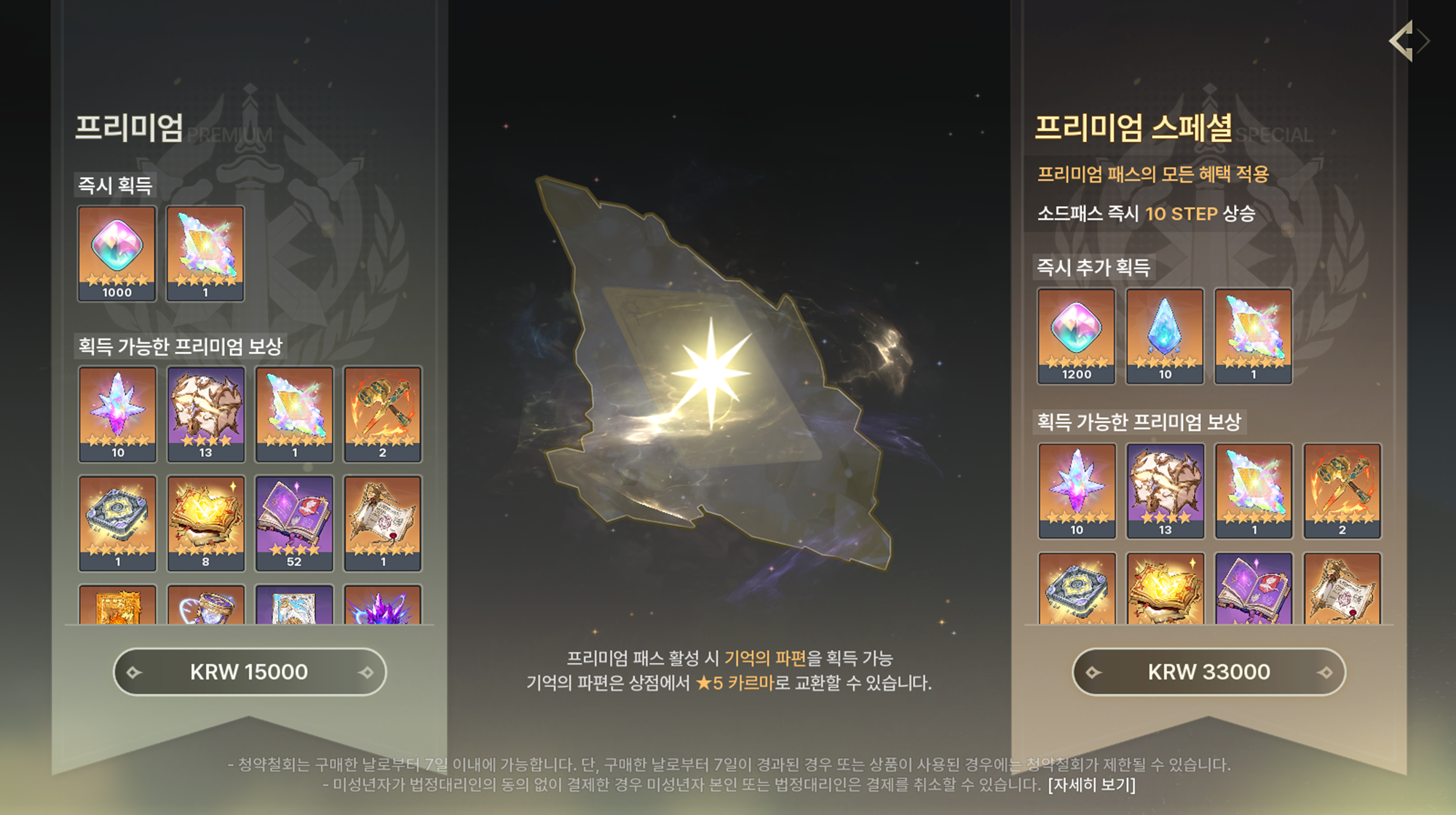The height and width of the screenshot is (815, 1456).
Task: Inspect the crossed hammers in Premium Special panel
Action: 1342,490
